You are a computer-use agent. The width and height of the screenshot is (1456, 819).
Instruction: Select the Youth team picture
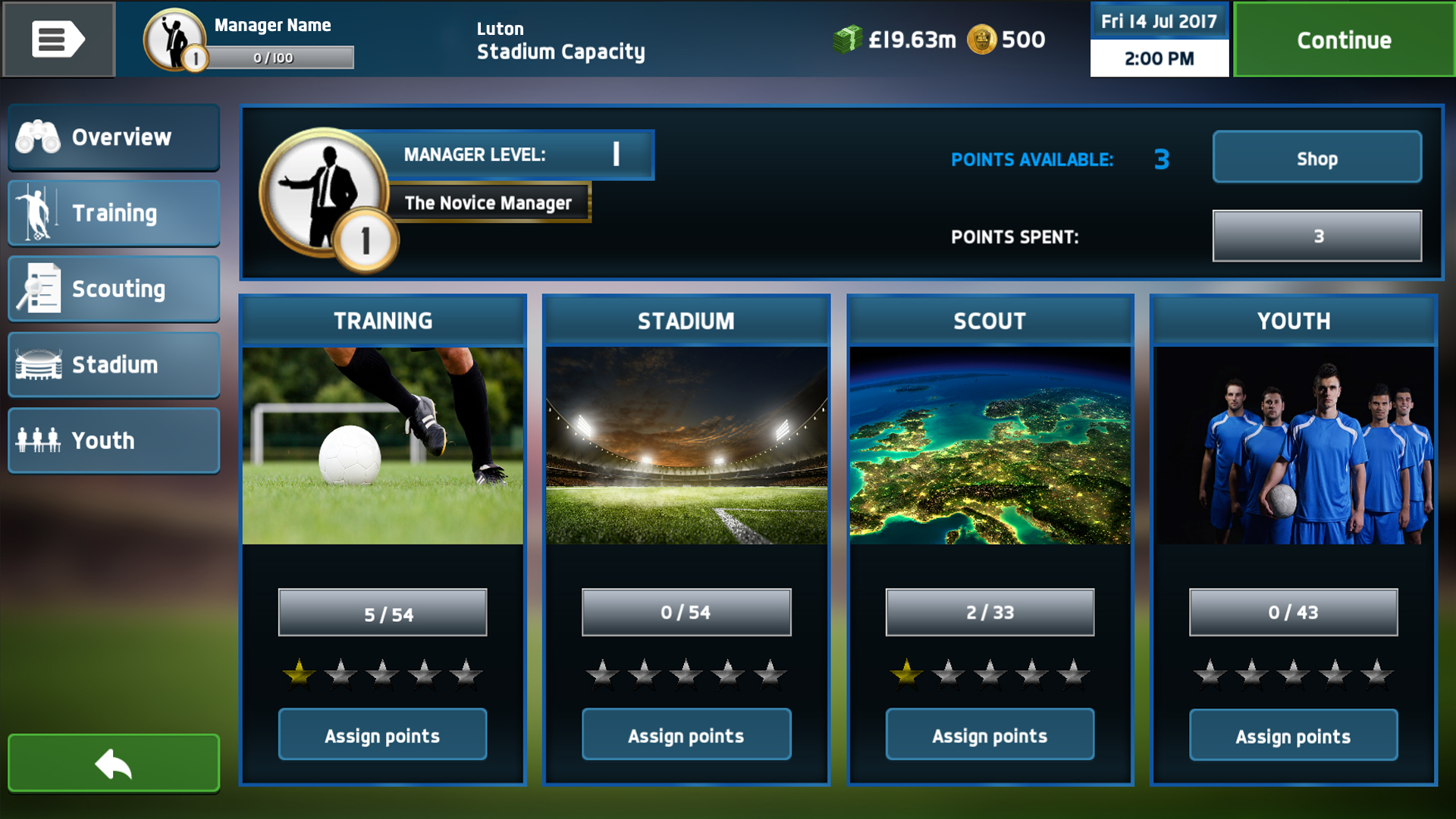coord(1293,446)
